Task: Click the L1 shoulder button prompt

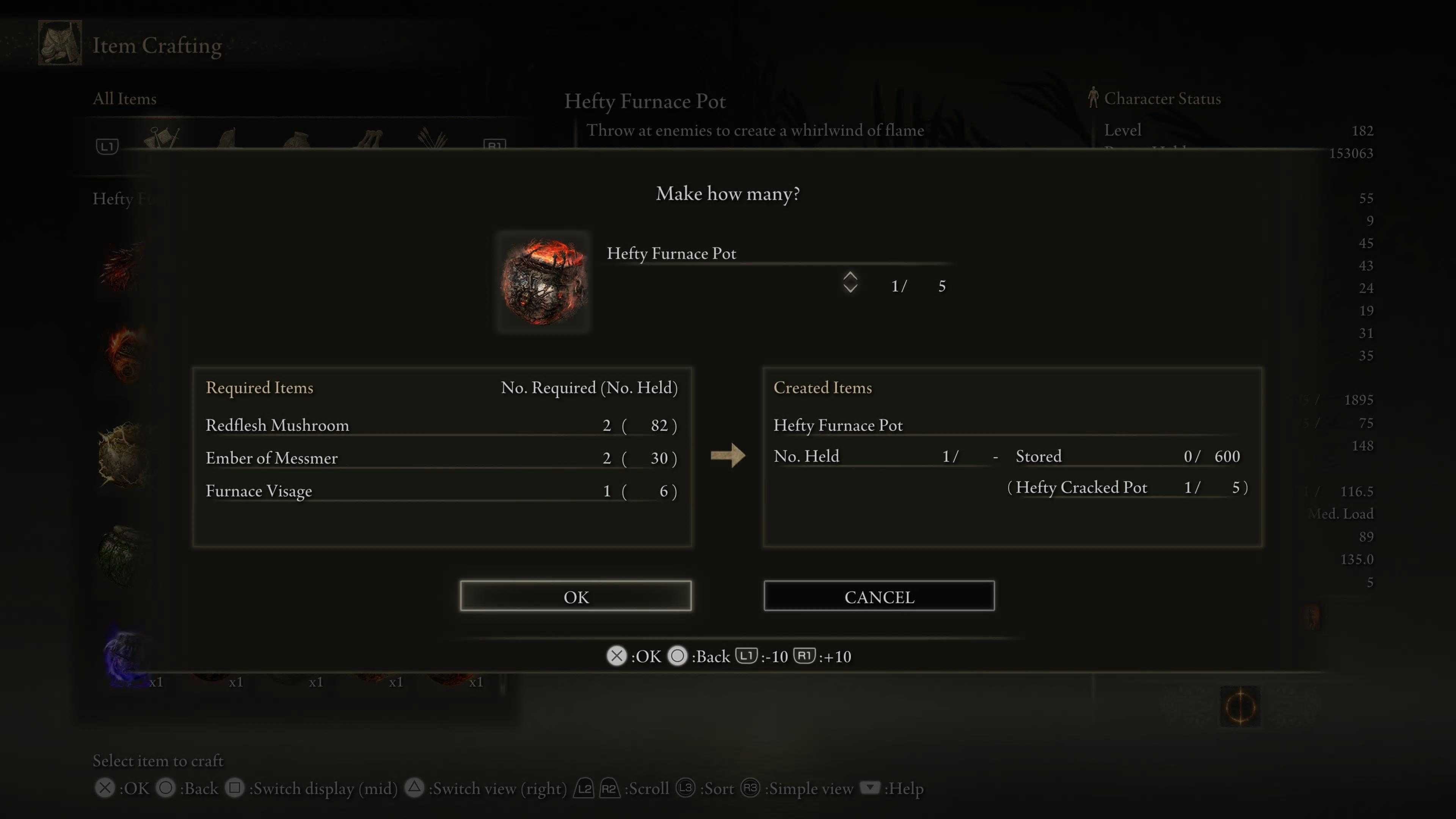Action: pos(747,656)
